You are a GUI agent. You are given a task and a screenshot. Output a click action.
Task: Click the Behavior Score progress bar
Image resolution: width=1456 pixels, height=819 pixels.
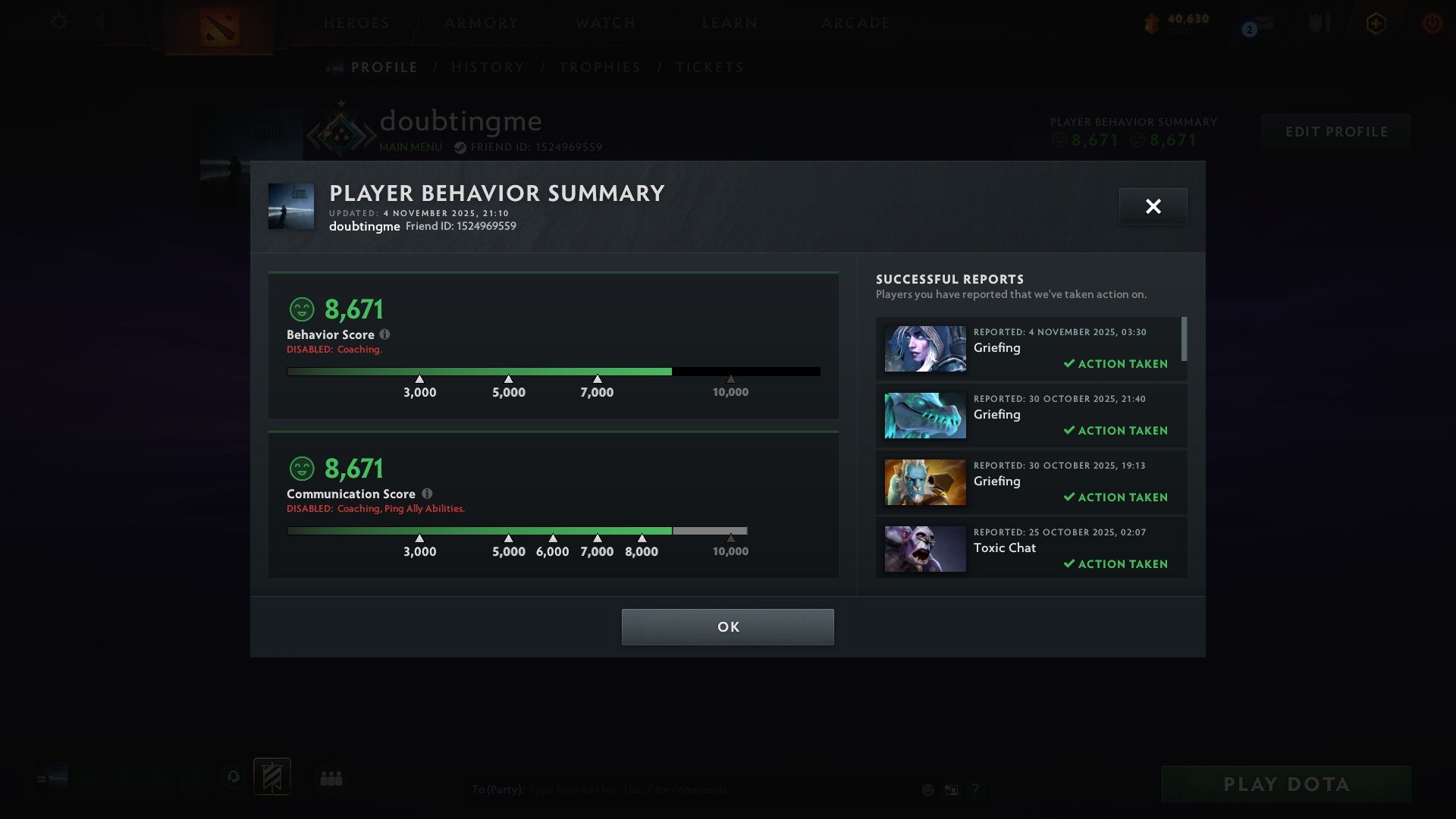[x=554, y=372]
